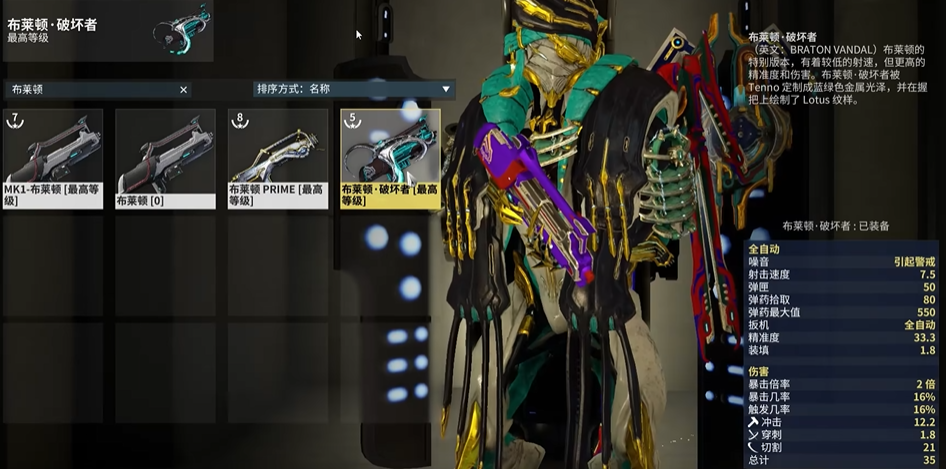Select the 布莱顿·破坏者 weapon tile

[390, 158]
